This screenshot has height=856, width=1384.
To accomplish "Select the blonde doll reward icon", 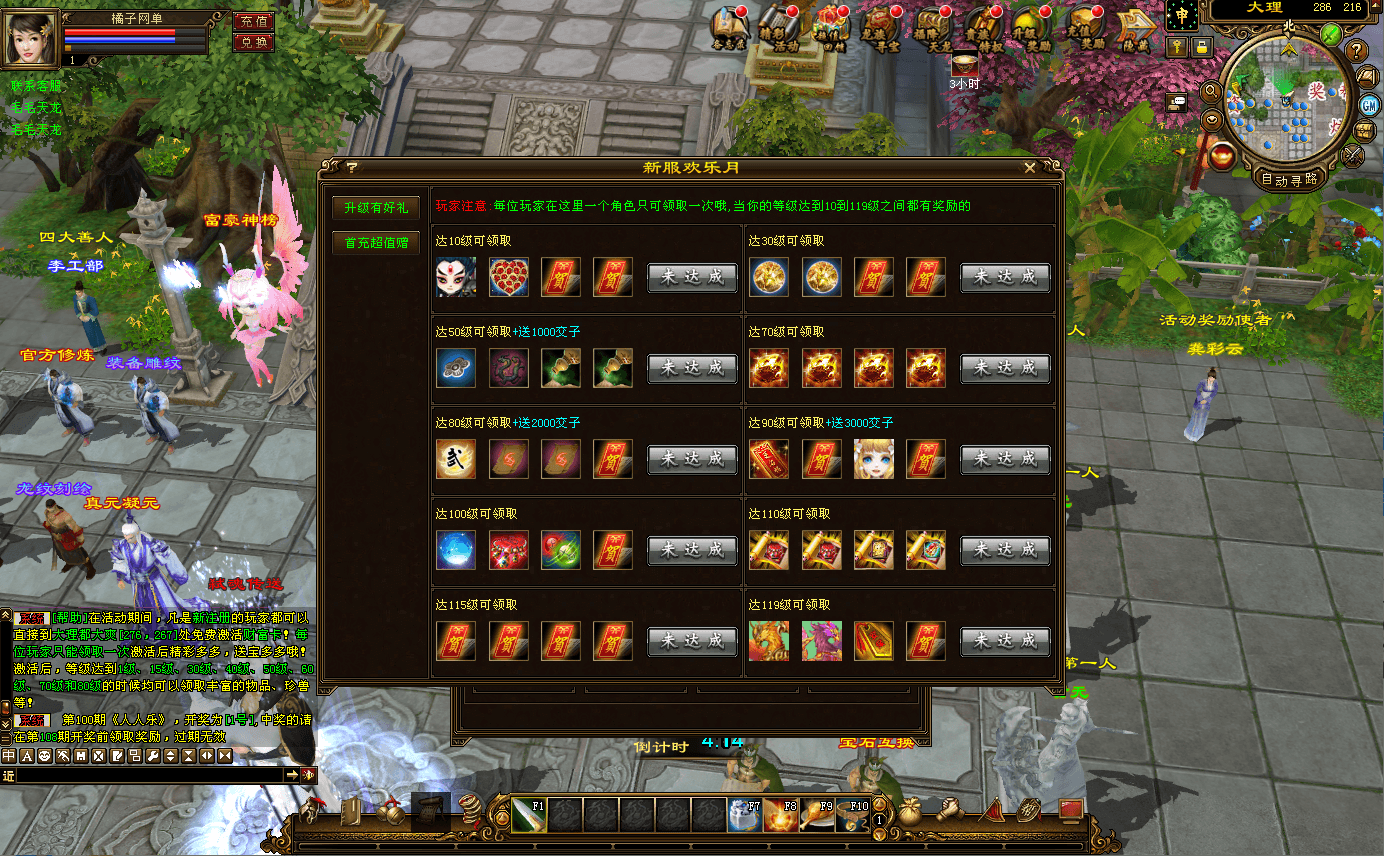I will pyautogui.click(x=873, y=459).
